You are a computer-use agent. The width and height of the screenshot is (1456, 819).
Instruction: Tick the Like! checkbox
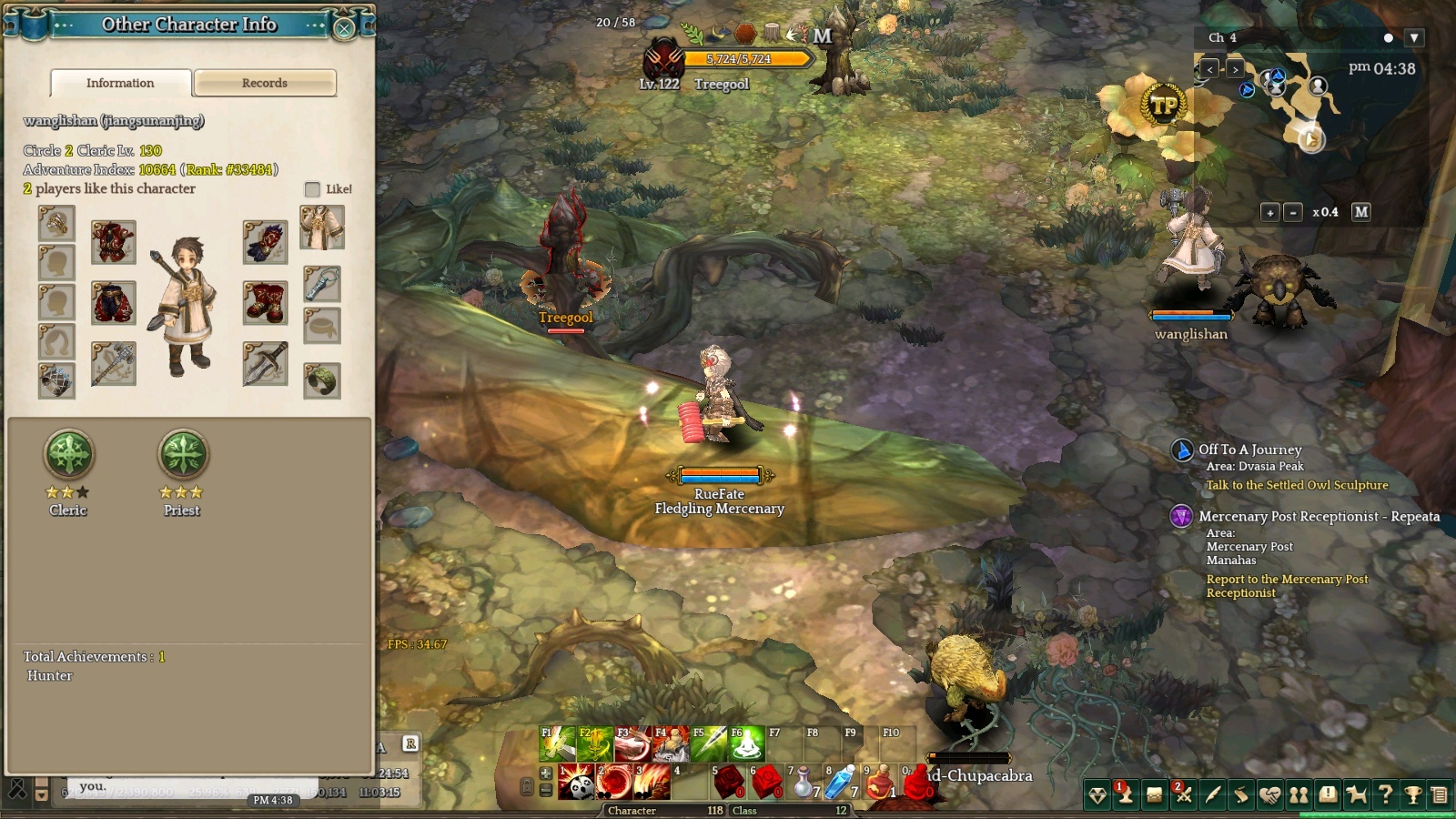pos(312,189)
